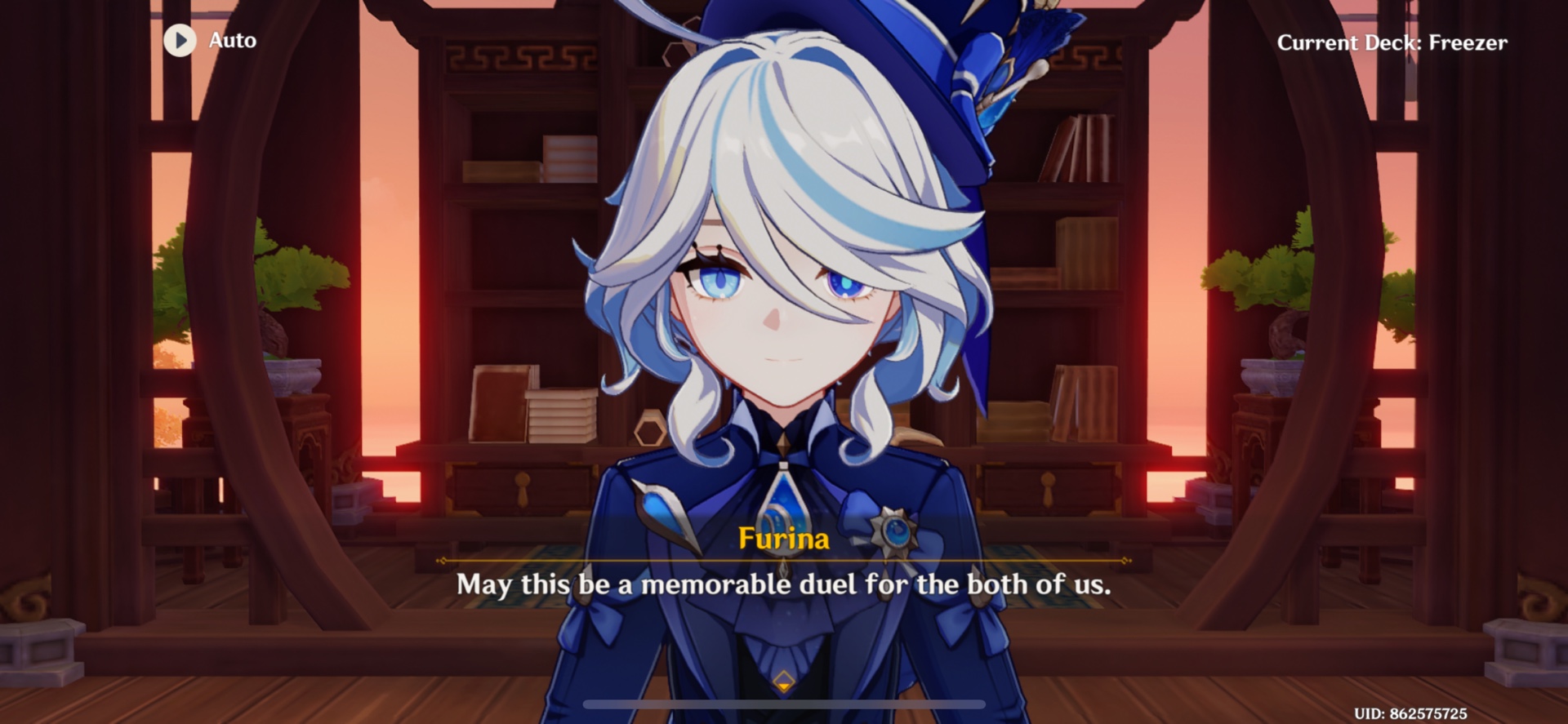Tap the circular play triangle button
The image size is (1568, 724).
point(180,41)
